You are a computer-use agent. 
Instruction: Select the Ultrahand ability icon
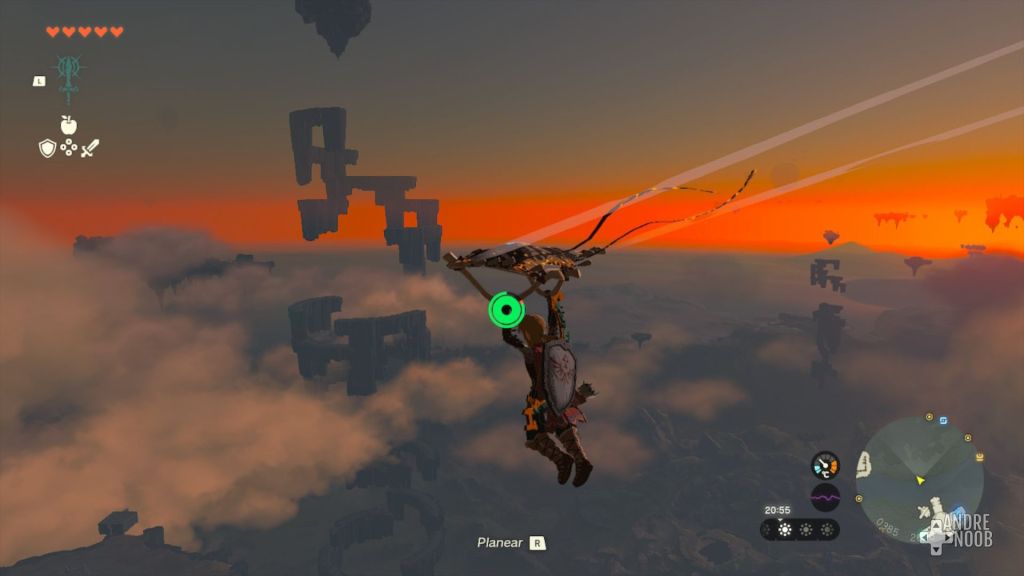(x=69, y=75)
